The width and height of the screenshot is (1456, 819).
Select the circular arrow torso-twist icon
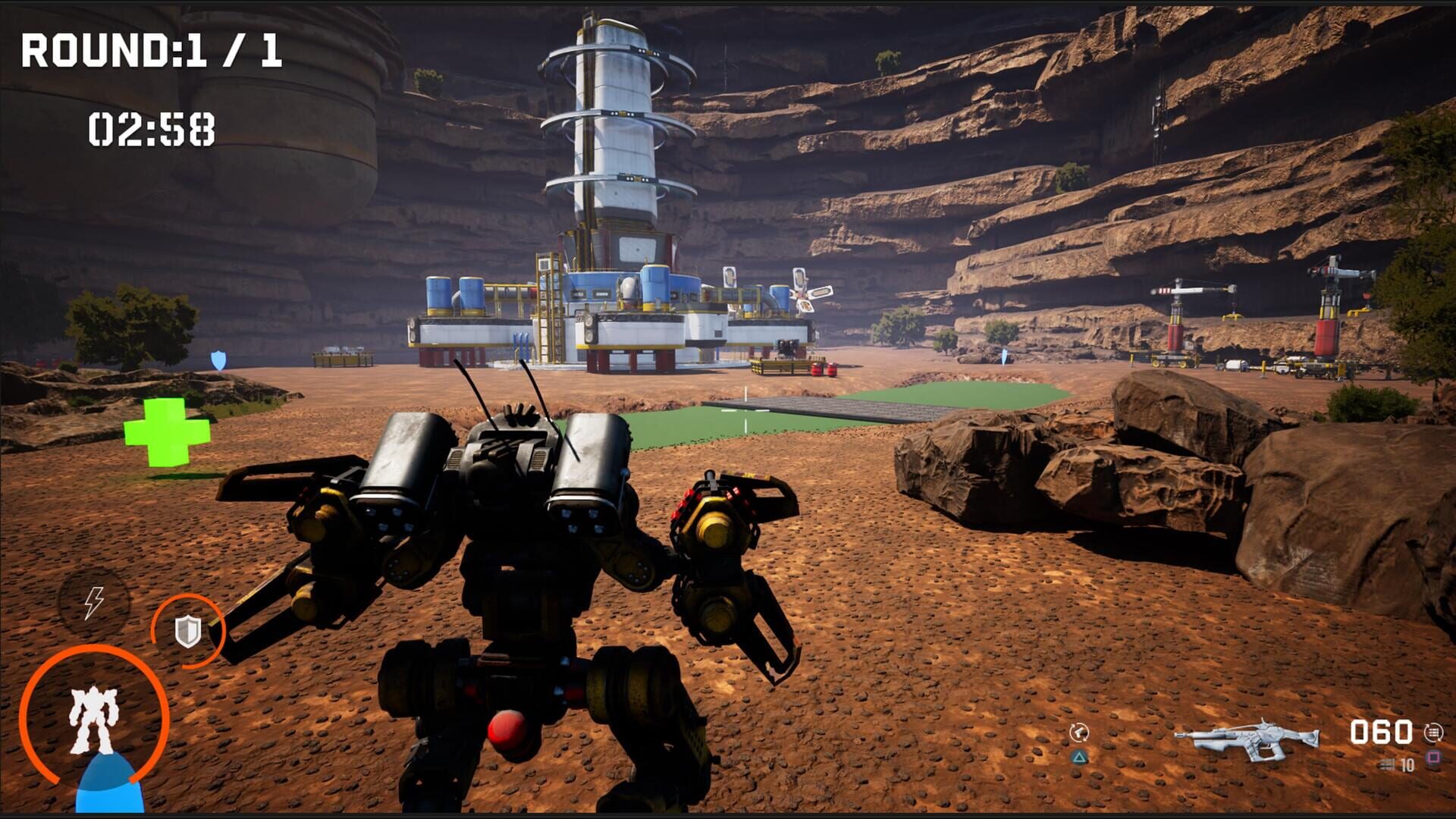(x=1080, y=732)
